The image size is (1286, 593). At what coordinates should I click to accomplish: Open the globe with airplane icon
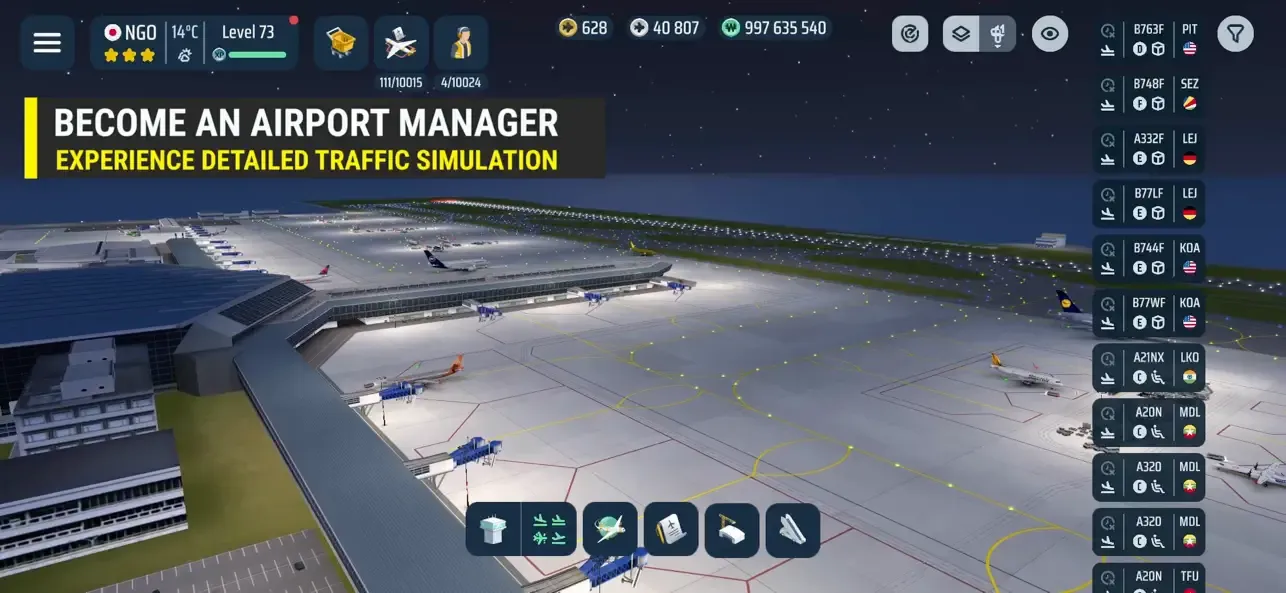pyautogui.click(x=610, y=529)
